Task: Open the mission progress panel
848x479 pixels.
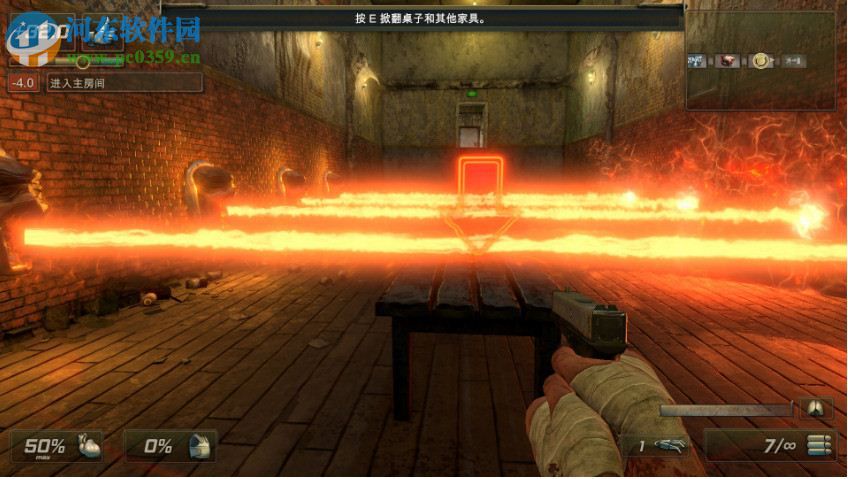Action: click(x=760, y=60)
